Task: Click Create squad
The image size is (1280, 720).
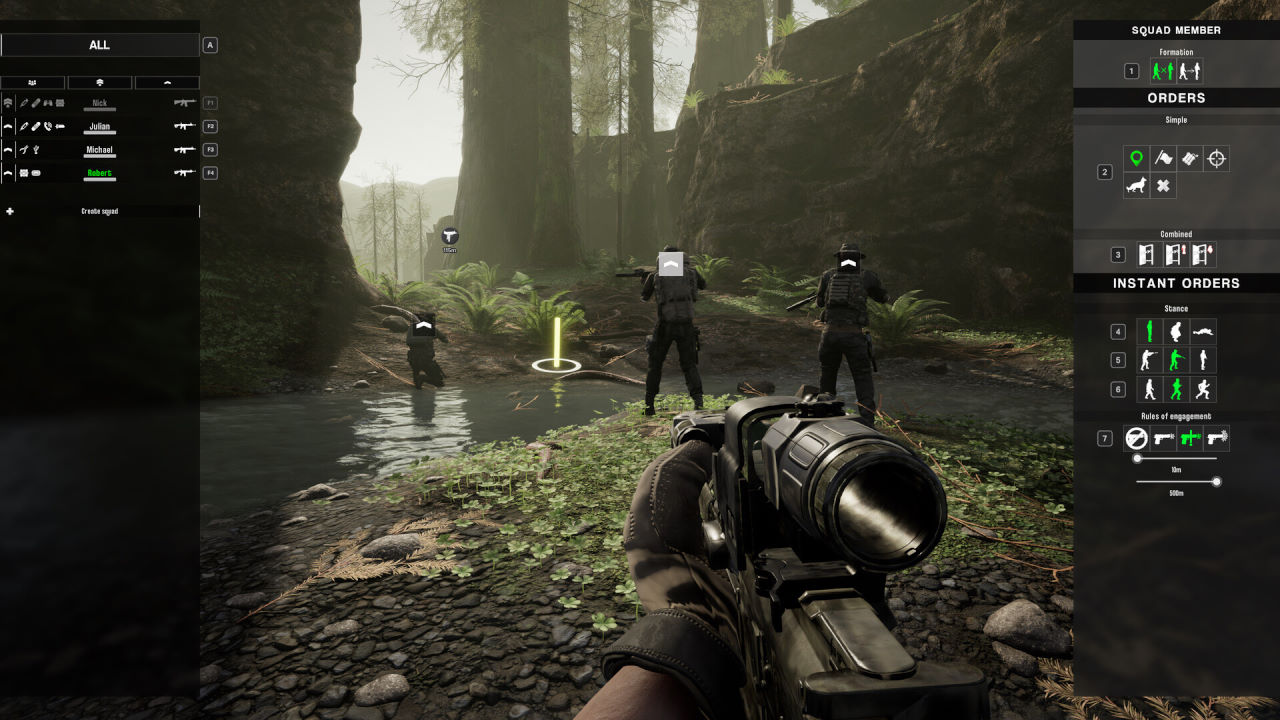Action: [x=99, y=212]
